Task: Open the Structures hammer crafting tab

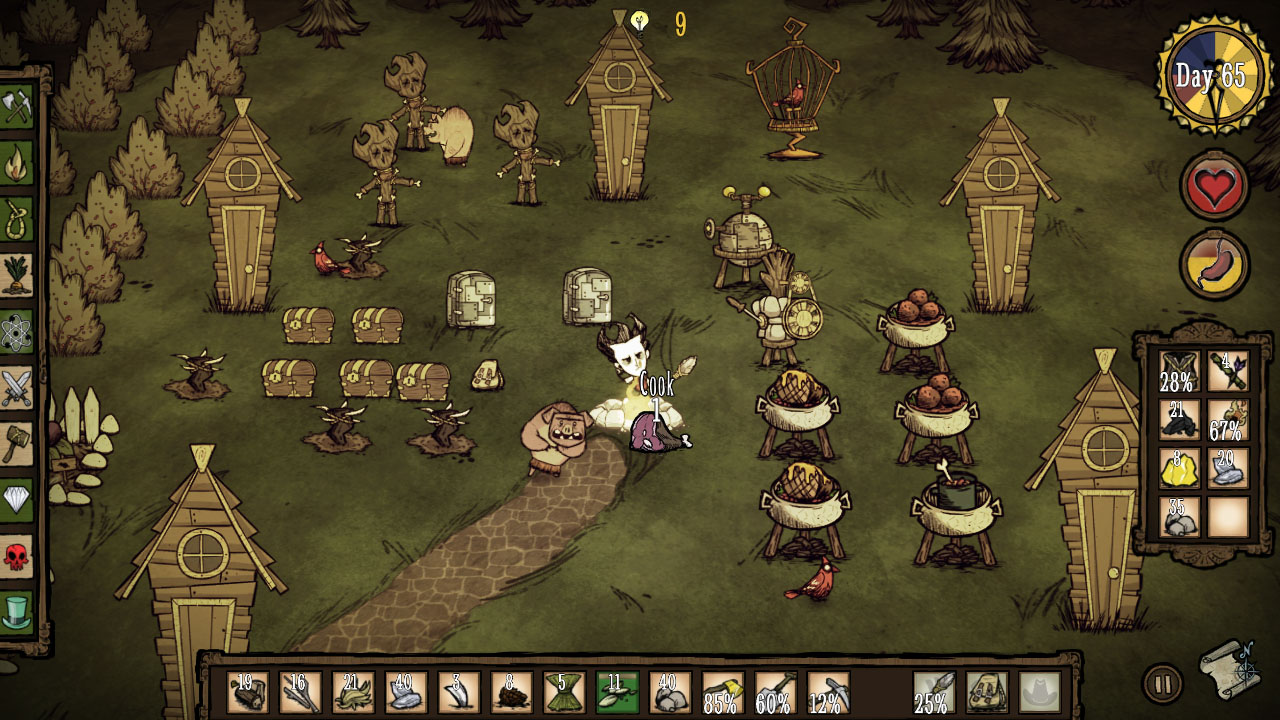Action: click(x=17, y=443)
